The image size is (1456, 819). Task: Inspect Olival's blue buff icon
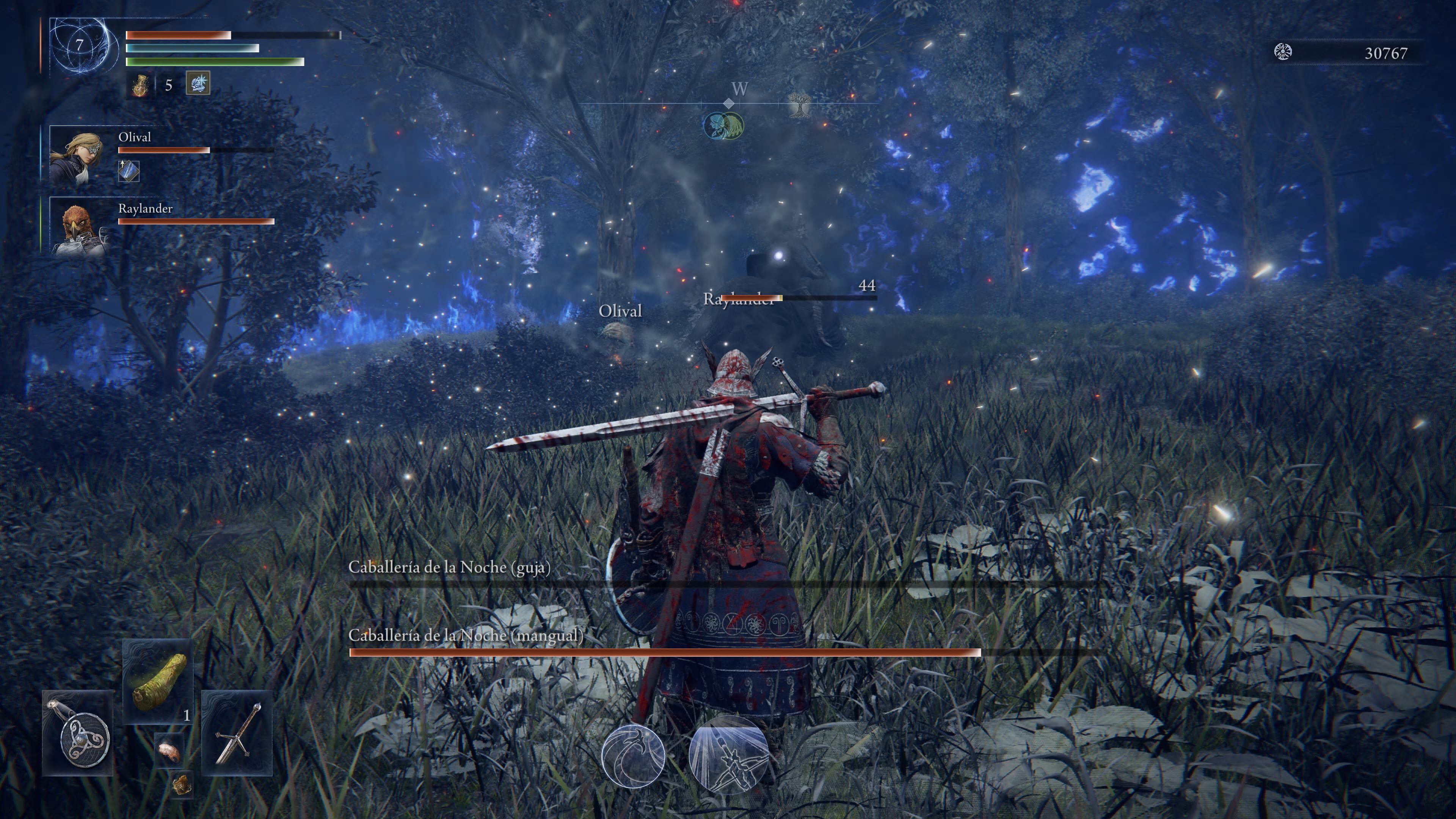point(128,171)
